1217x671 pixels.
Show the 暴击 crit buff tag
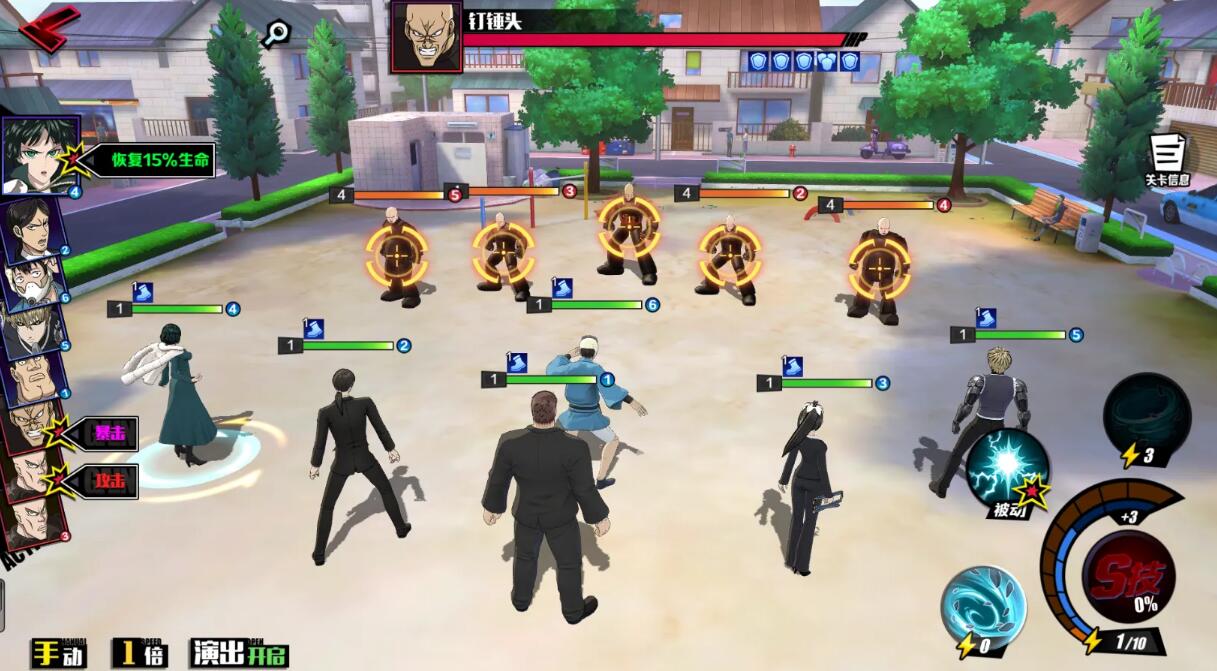pyautogui.click(x=109, y=433)
